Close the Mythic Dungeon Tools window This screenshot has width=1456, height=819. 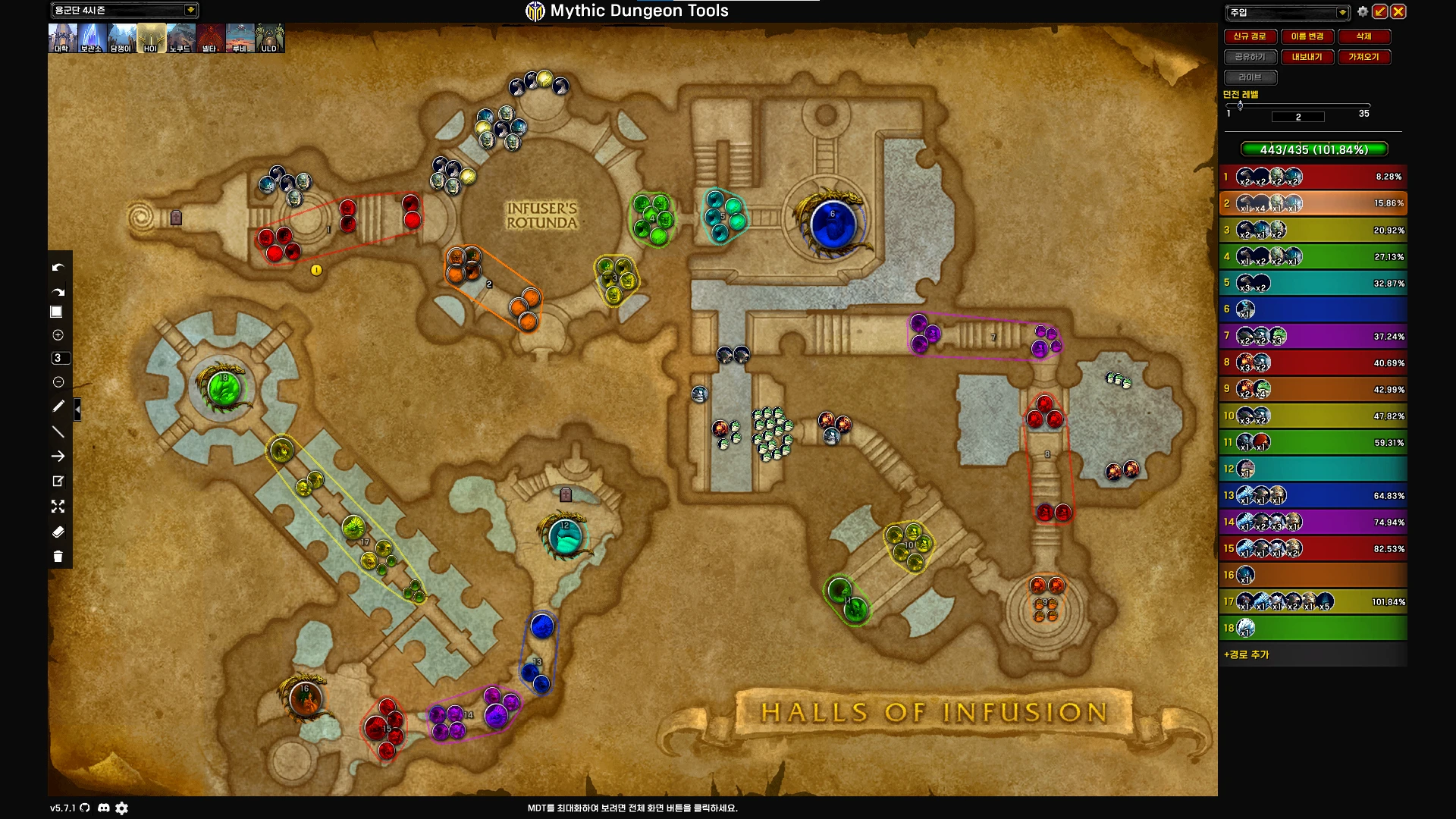click(1398, 11)
